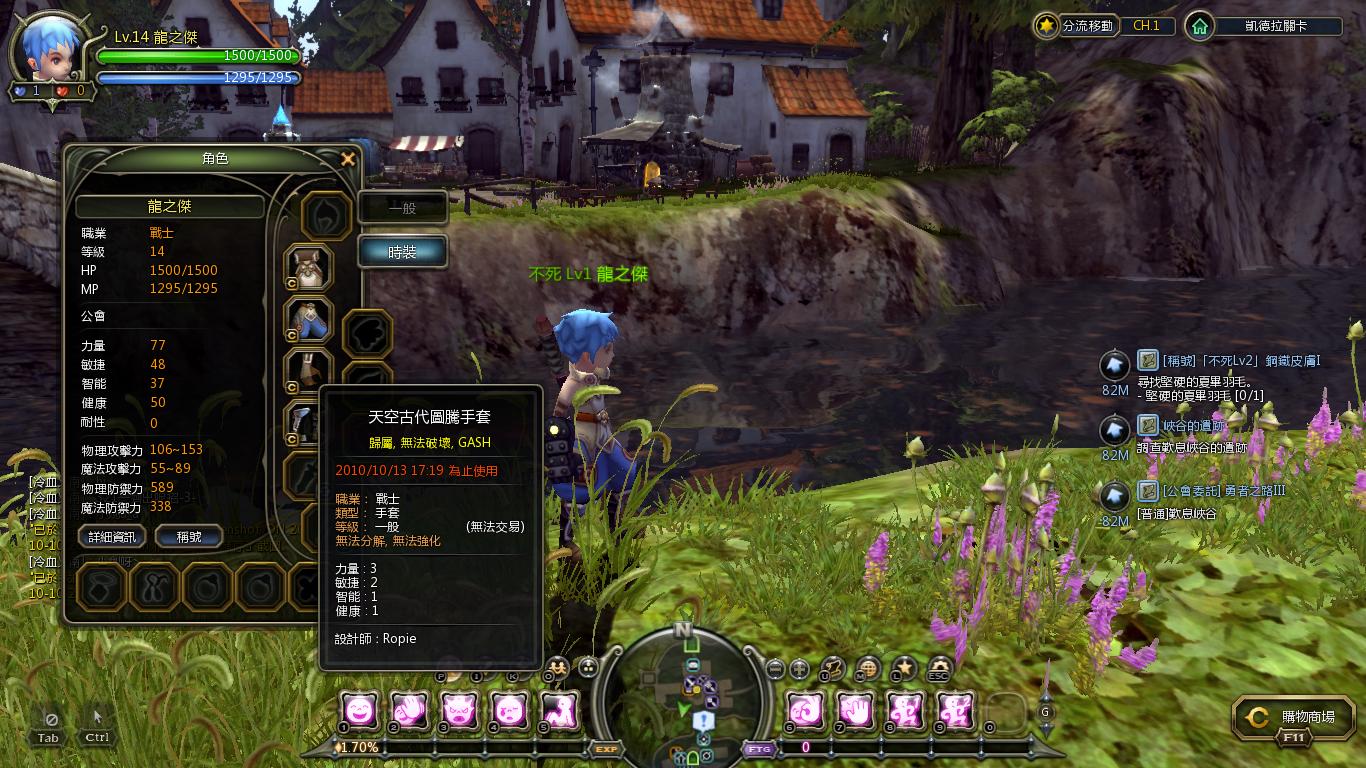
Task: Open the world map globe icon
Action: 868,668
